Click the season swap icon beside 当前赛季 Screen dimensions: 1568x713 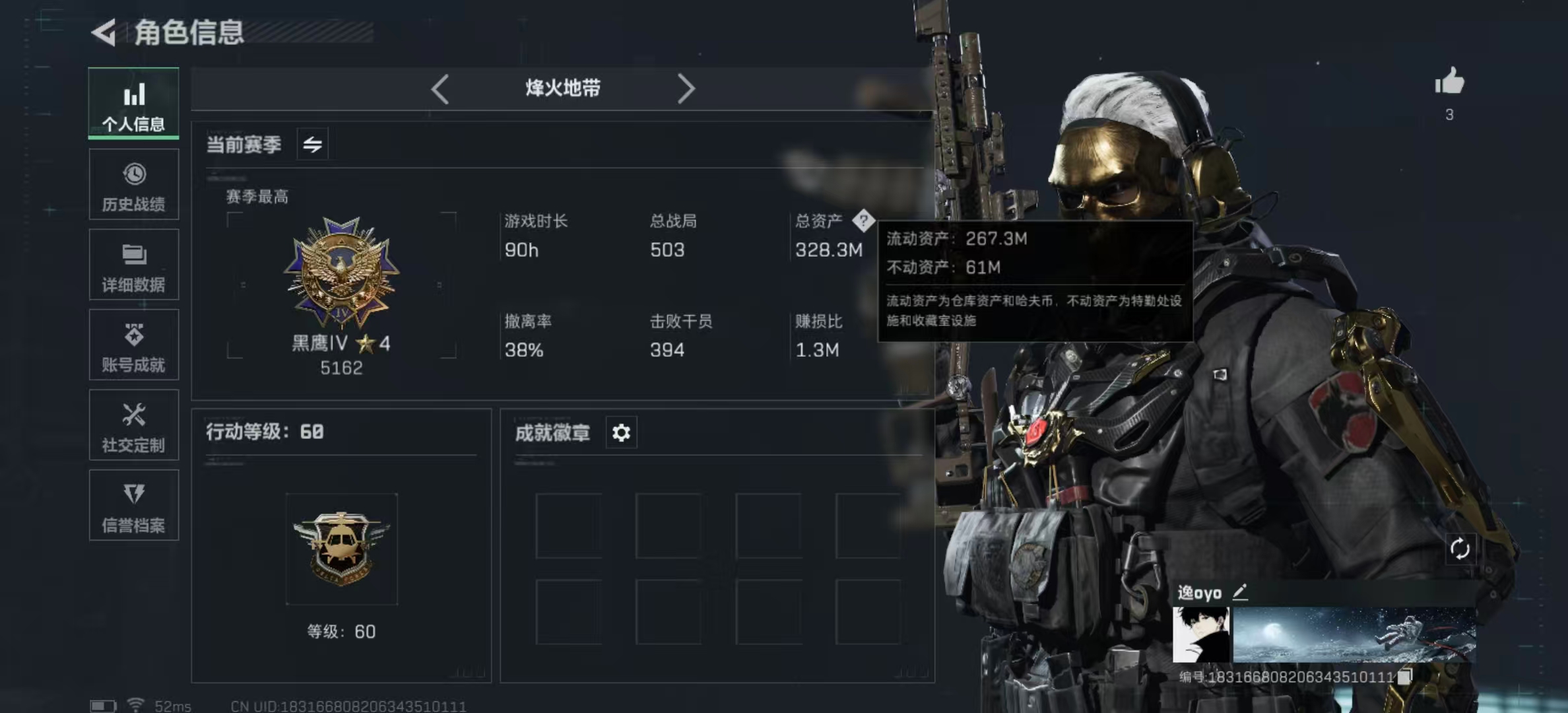[x=312, y=143]
